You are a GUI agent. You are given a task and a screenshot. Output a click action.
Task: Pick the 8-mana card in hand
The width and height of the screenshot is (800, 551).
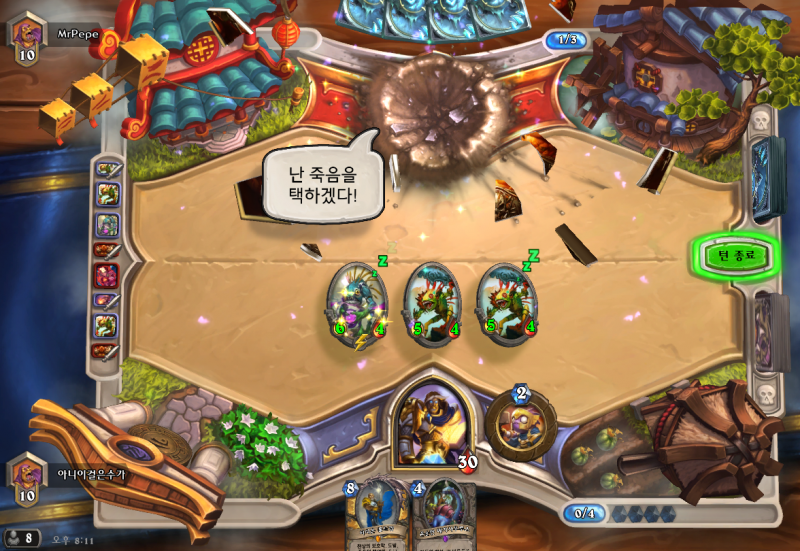(x=376, y=515)
